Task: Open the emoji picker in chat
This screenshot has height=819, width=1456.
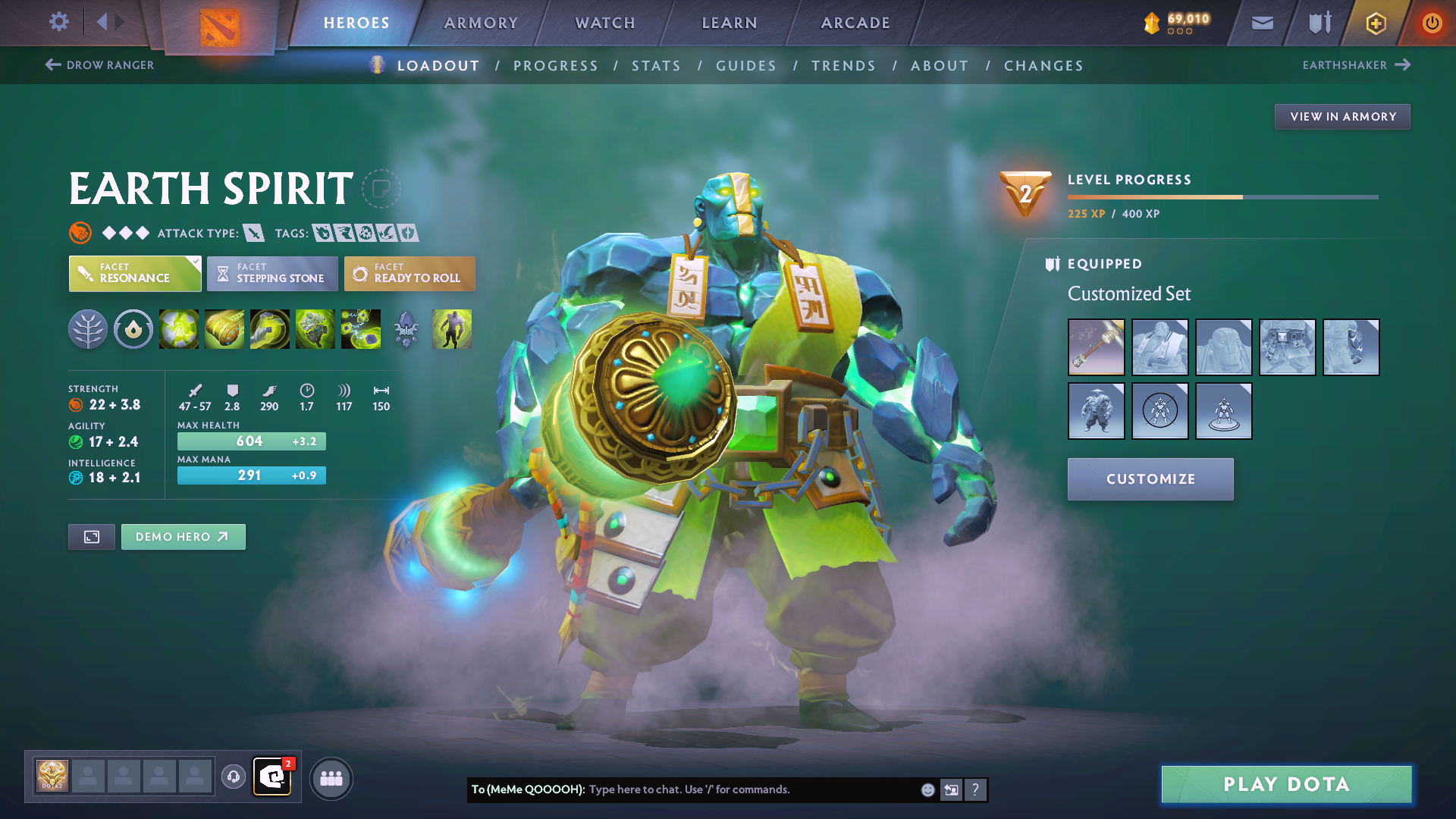Action: (927, 789)
